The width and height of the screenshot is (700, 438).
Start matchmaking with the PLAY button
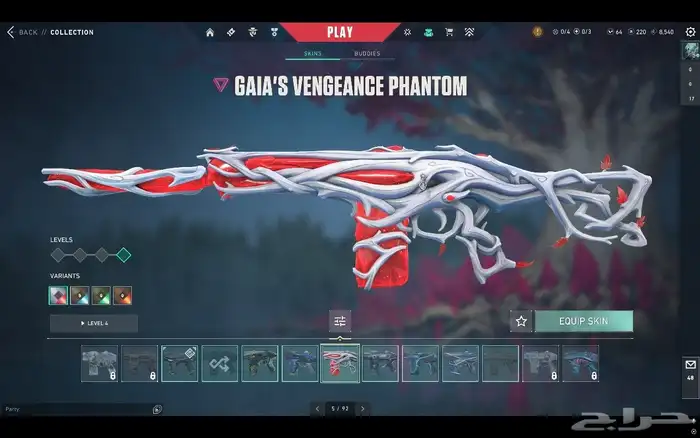click(340, 32)
